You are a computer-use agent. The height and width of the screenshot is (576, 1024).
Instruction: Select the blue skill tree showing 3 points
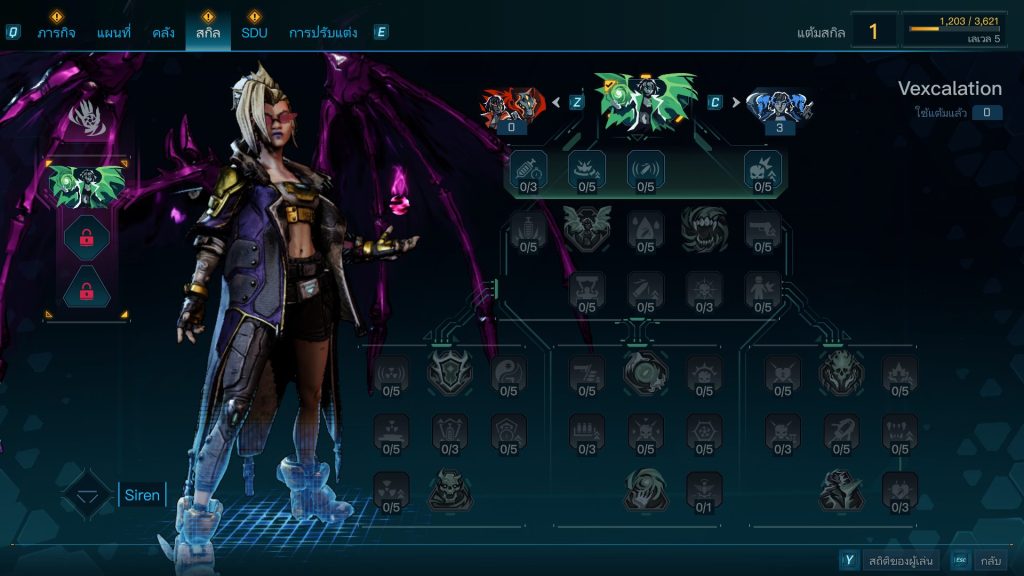[780, 106]
